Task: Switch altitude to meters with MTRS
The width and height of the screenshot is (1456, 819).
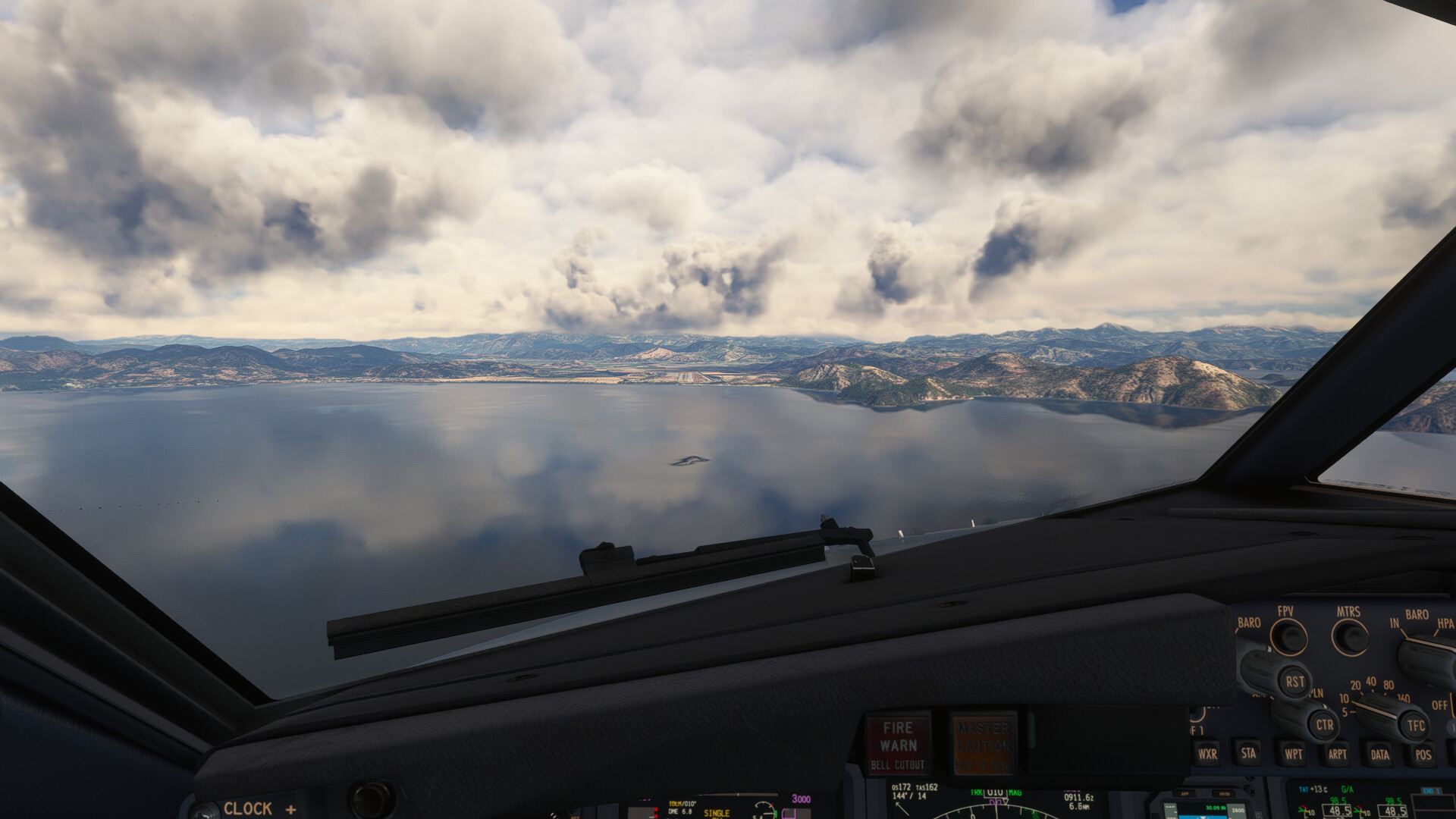Action: (1350, 638)
